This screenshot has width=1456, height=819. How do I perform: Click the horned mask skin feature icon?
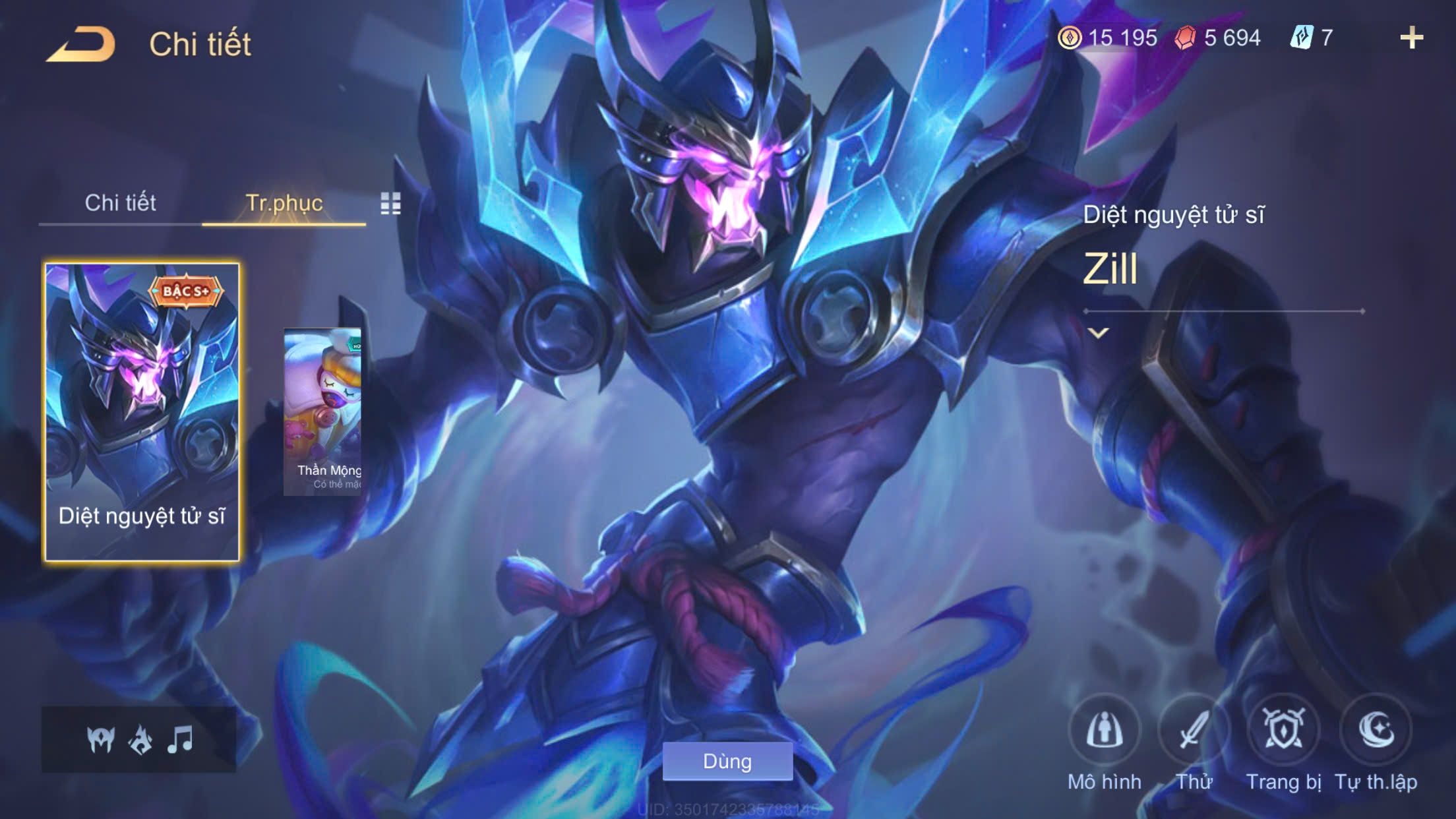coord(101,739)
